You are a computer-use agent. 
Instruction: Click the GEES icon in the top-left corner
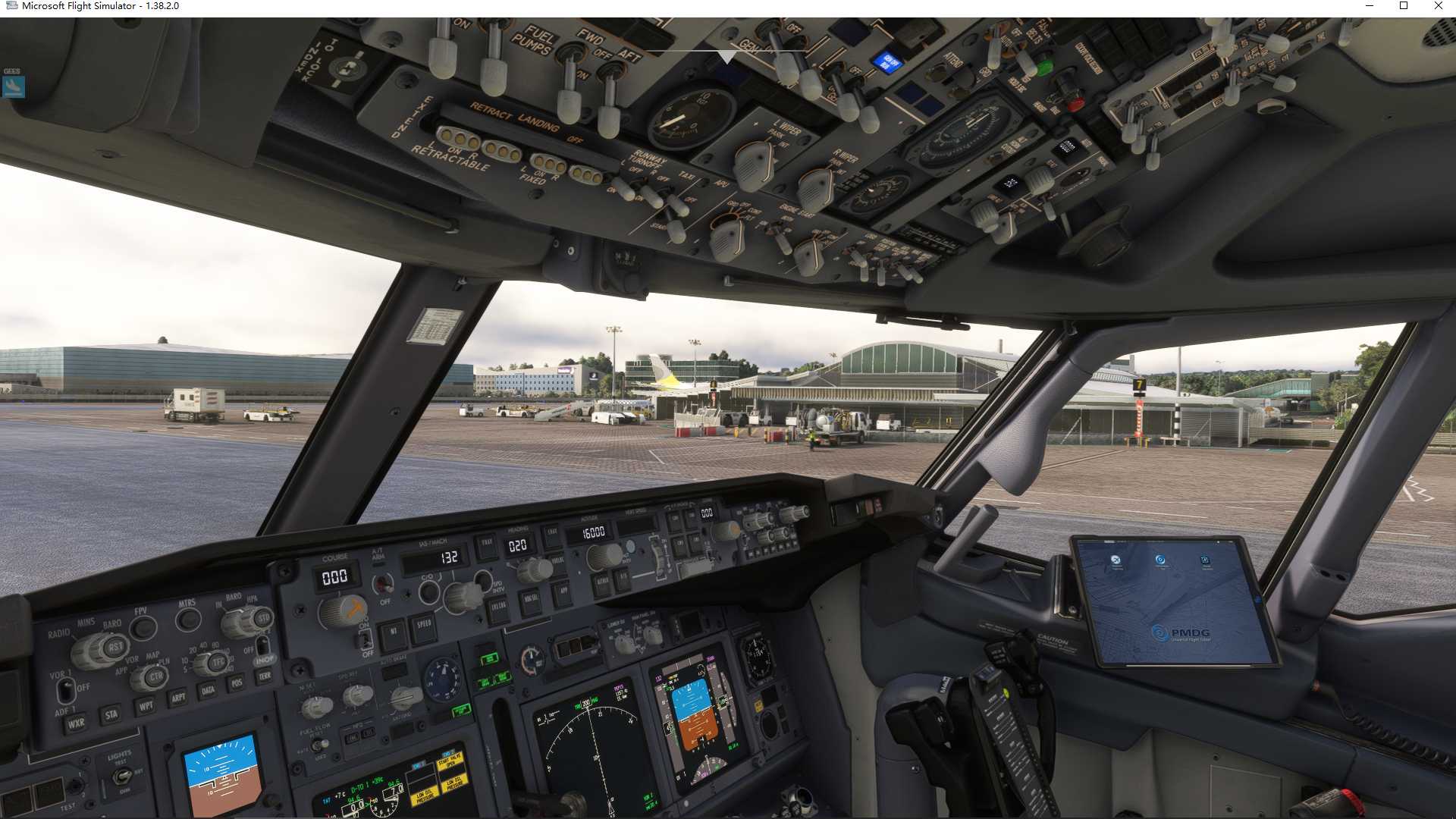point(12,86)
